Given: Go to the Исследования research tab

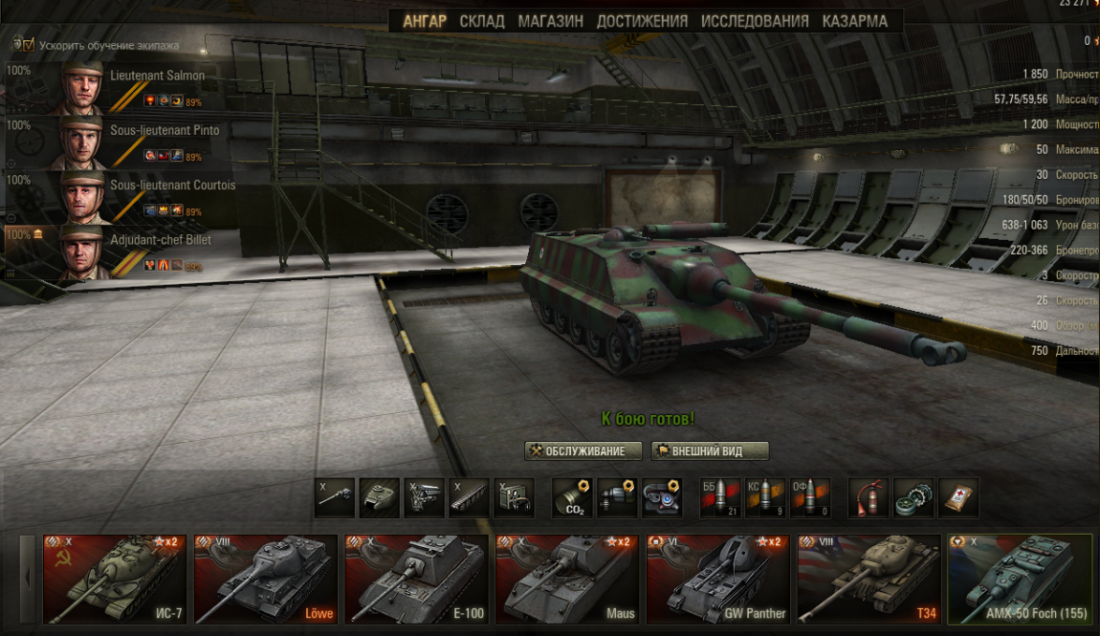Looking at the screenshot, I should (x=755, y=21).
